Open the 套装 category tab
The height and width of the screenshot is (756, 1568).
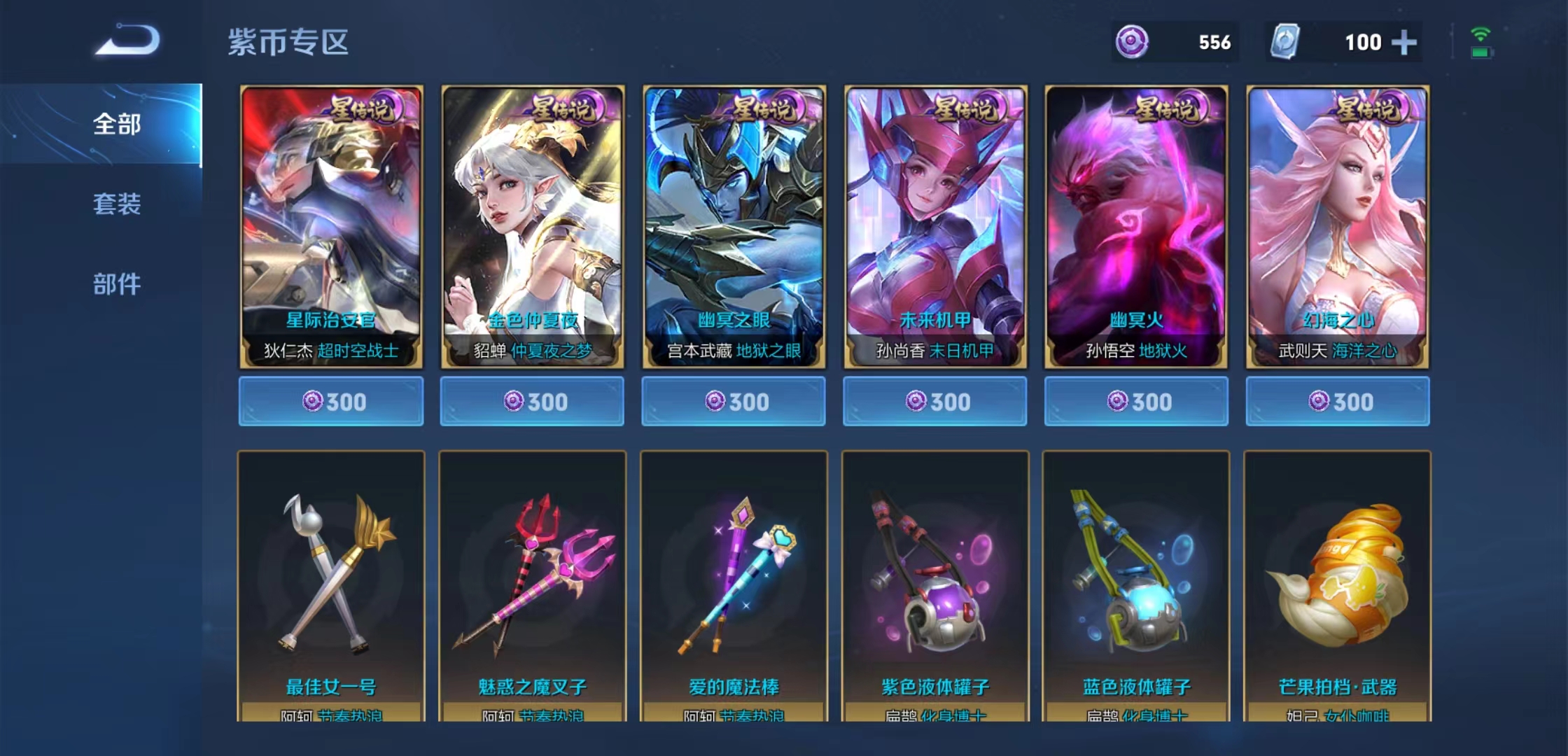point(117,204)
